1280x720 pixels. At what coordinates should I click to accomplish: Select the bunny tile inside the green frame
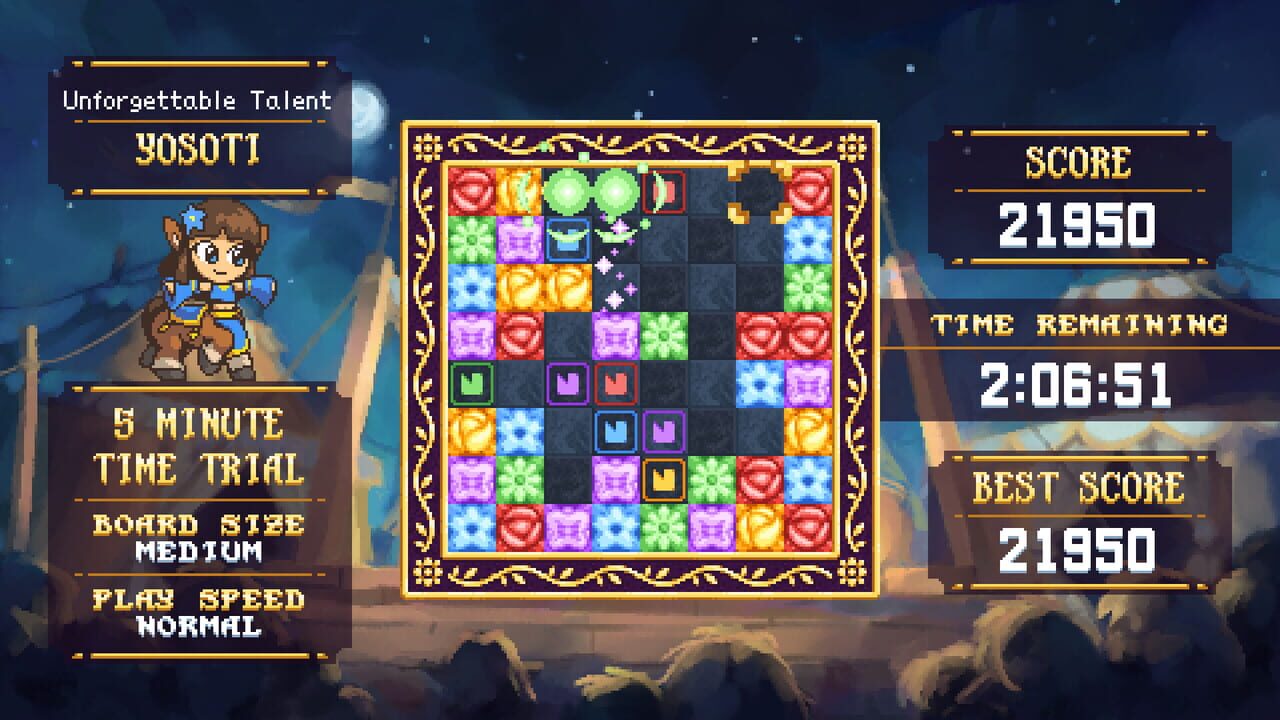pos(470,383)
